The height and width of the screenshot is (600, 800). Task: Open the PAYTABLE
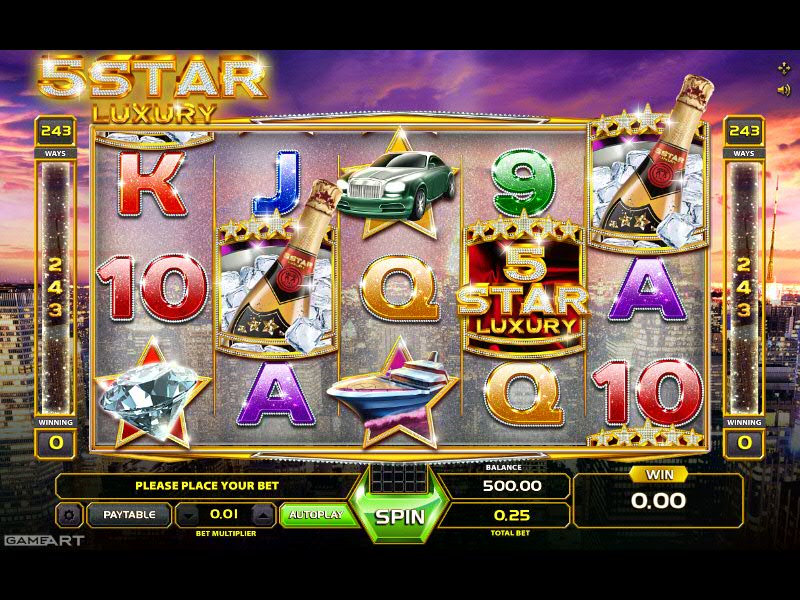129,515
